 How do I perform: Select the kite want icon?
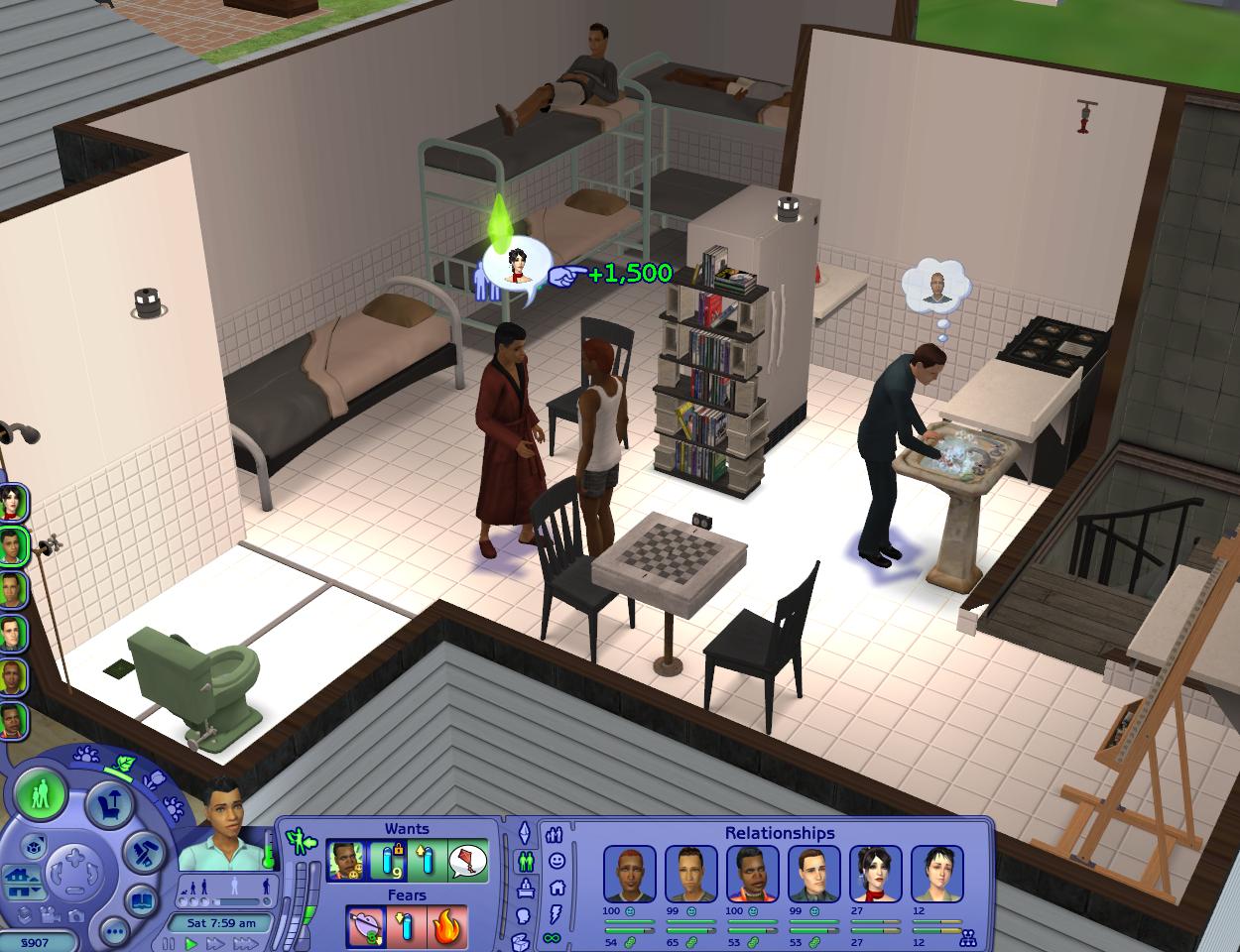[x=468, y=861]
